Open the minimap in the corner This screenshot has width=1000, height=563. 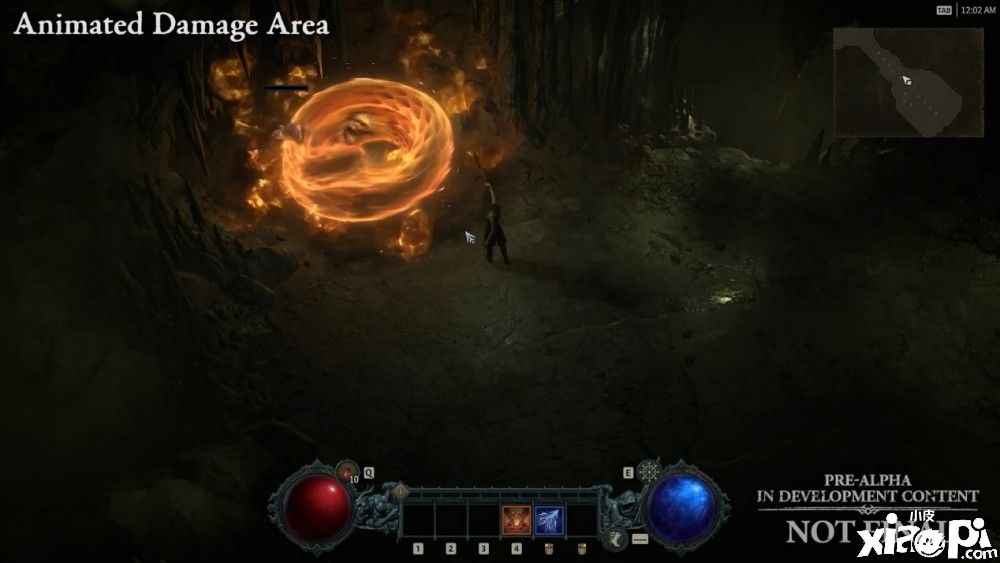(908, 81)
